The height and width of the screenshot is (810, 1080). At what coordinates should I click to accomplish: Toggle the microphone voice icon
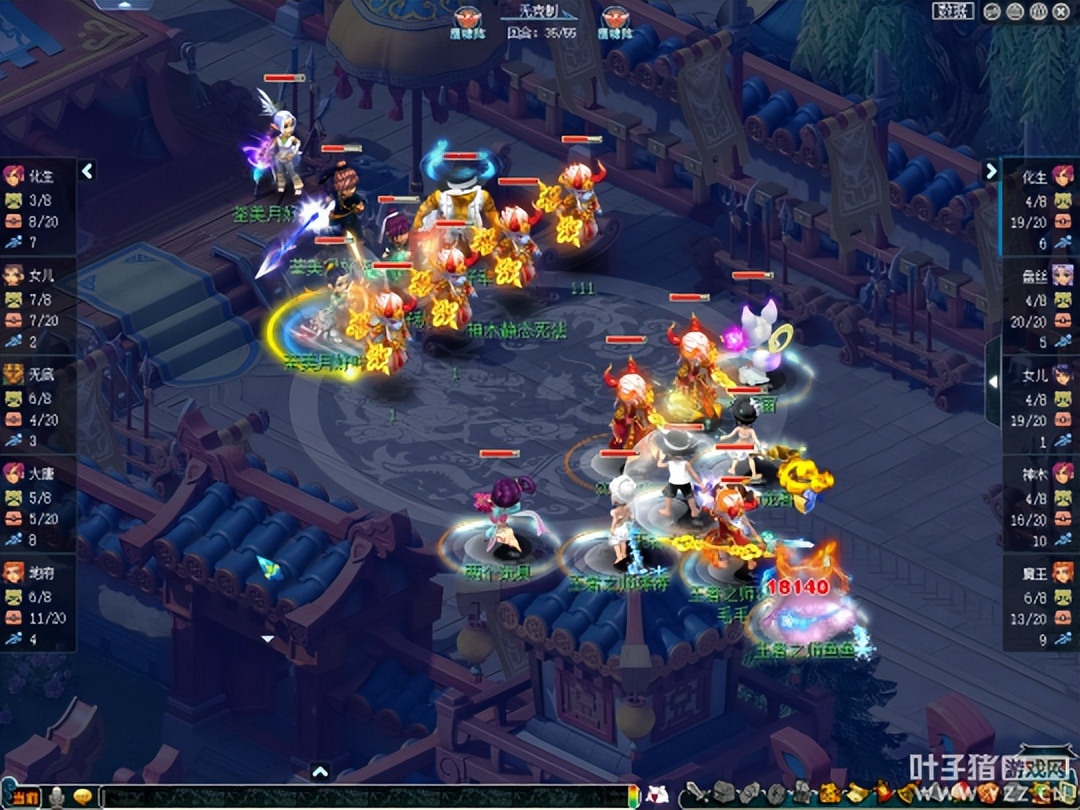coord(58,797)
